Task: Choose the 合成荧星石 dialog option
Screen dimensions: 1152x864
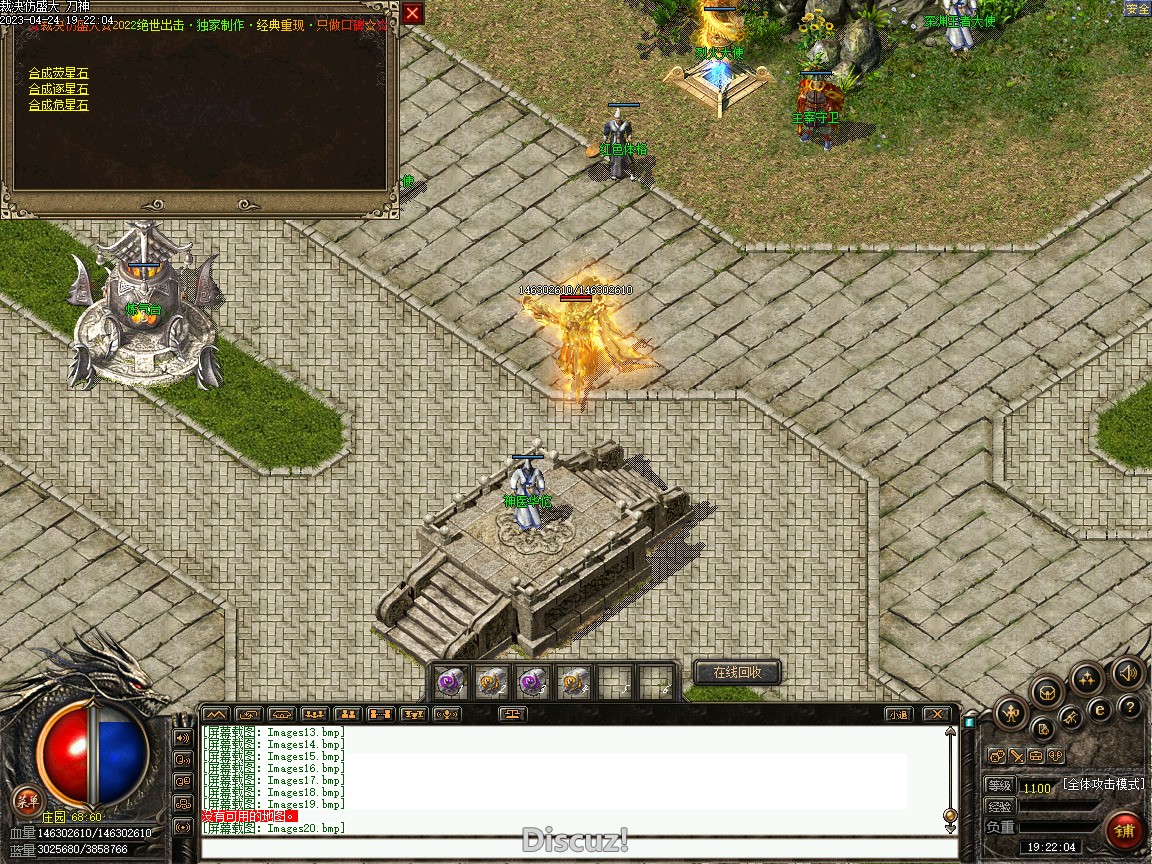Action: (x=58, y=73)
